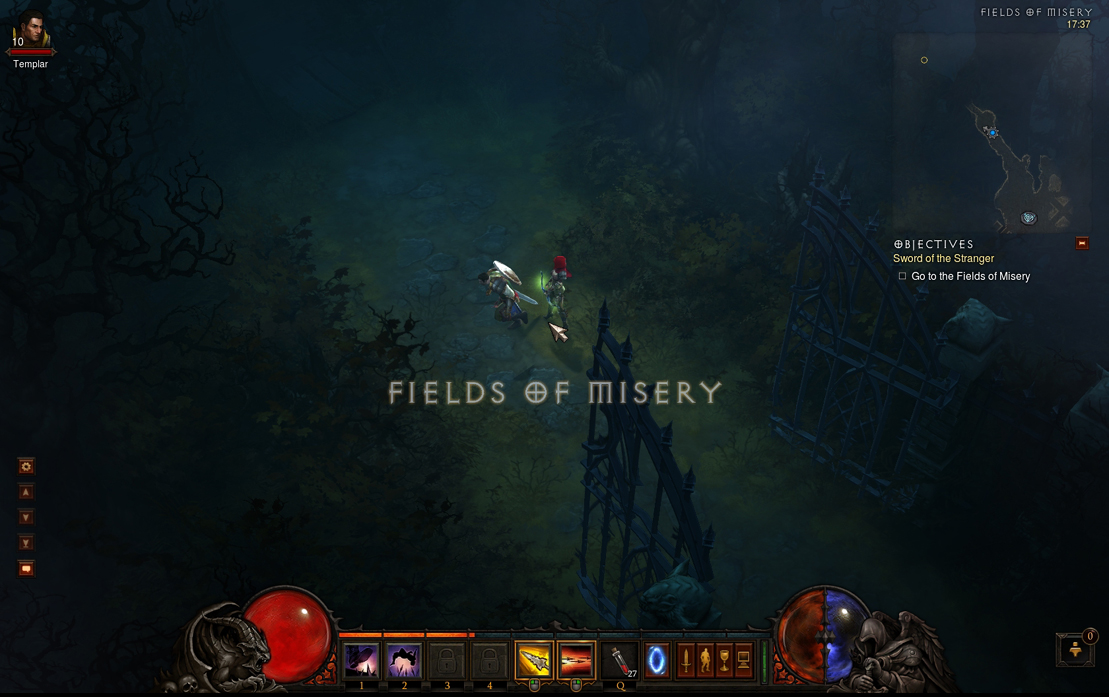Viewport: 1109px width, 697px height.
Task: Open the game menu computer button
Action: coord(743,660)
